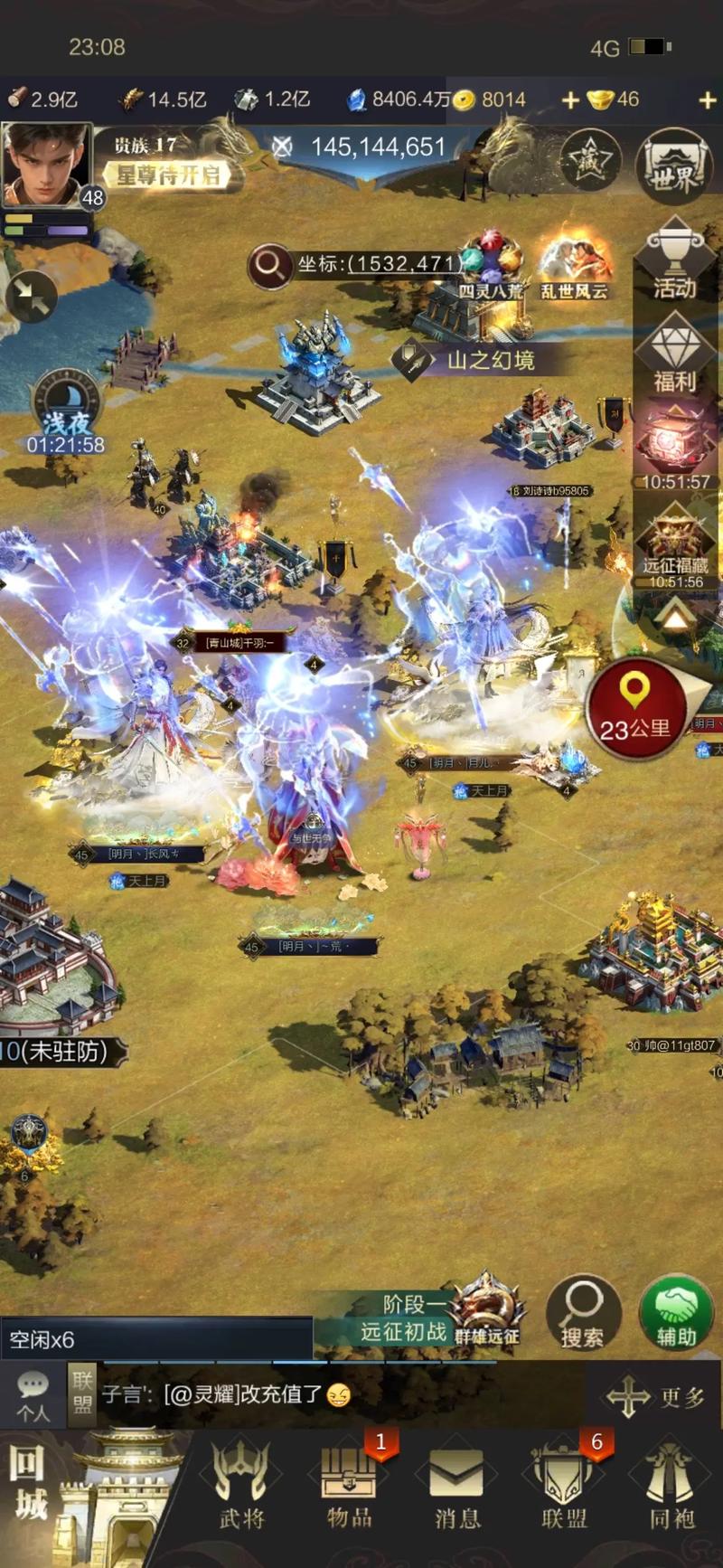Screen dimensions: 723x1568
Task: Click the coordinate search magnifier
Action: [x=269, y=265]
